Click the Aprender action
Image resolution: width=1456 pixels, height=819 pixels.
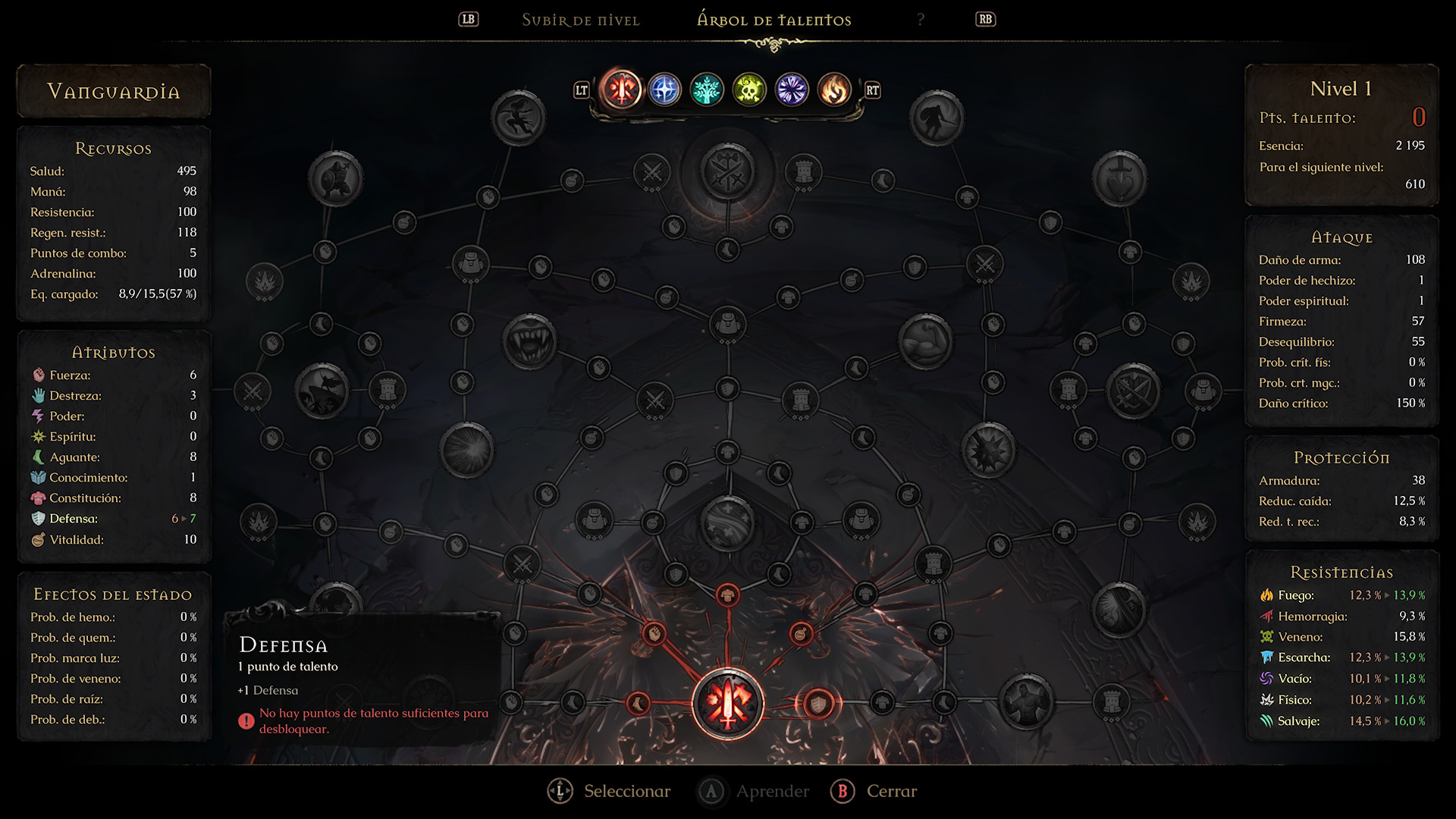754,791
